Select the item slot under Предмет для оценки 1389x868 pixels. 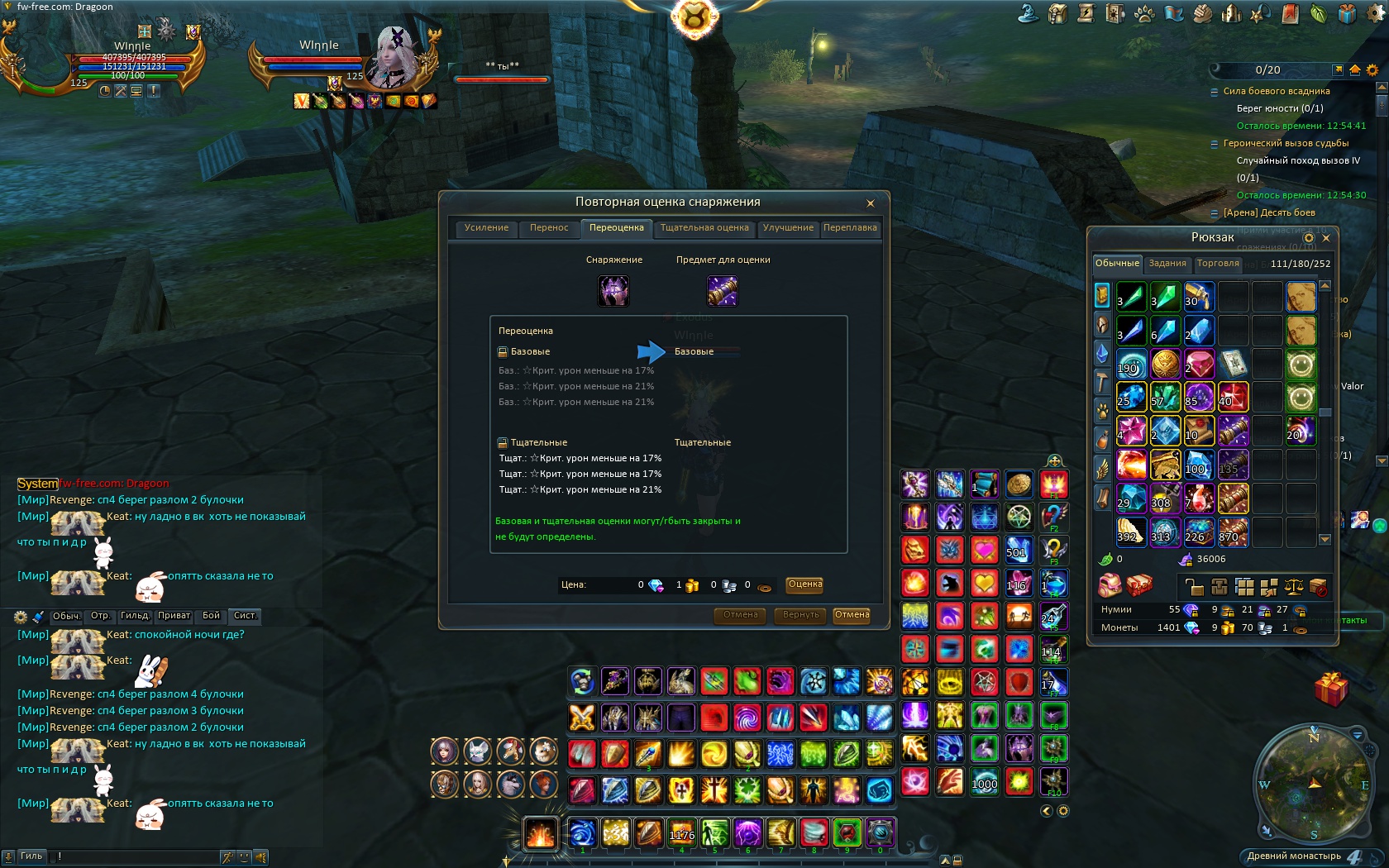click(x=723, y=291)
